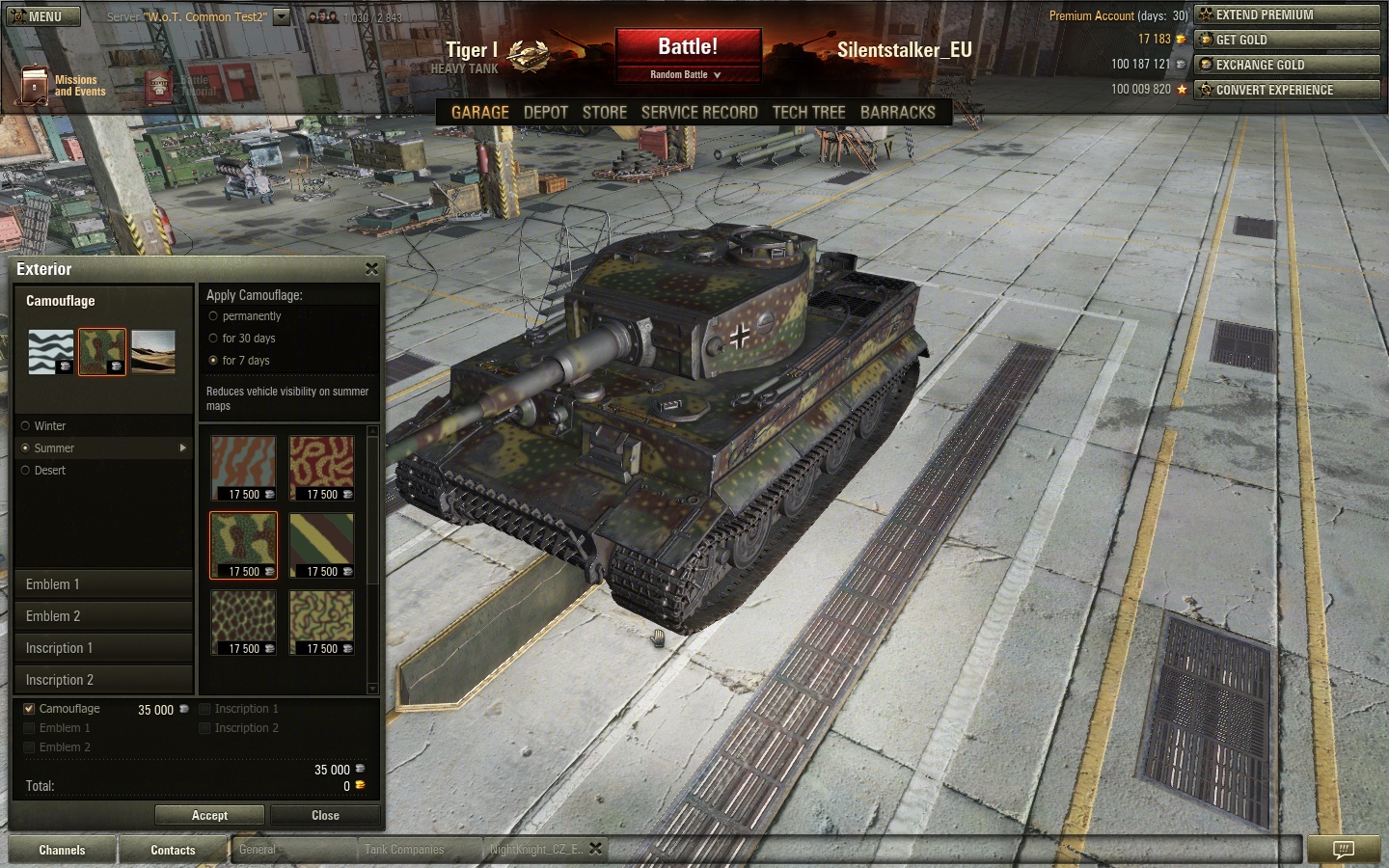Click Convert Experience button
1389x868 pixels.
tap(1287, 90)
